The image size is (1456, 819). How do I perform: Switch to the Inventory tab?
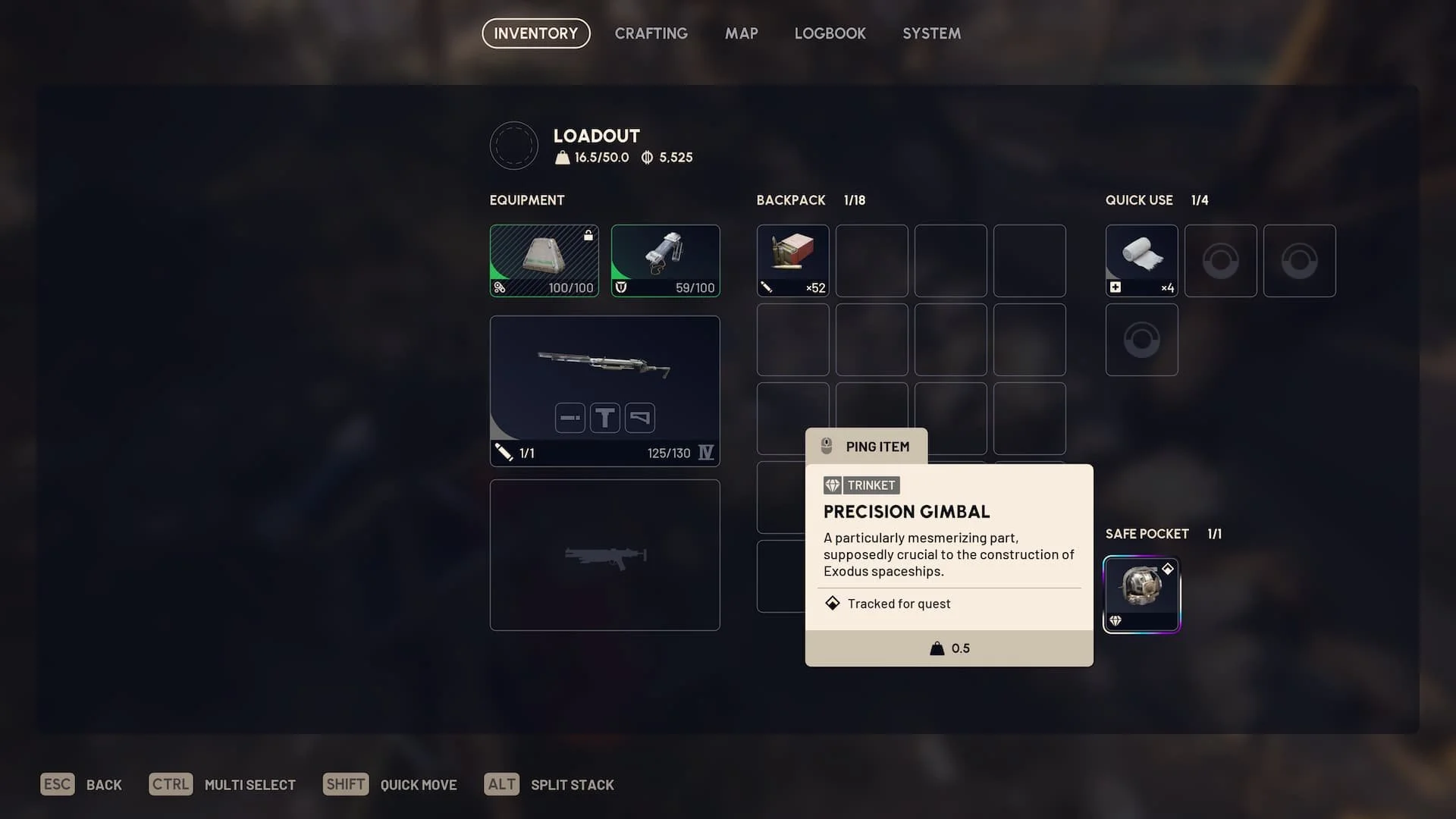(x=535, y=33)
